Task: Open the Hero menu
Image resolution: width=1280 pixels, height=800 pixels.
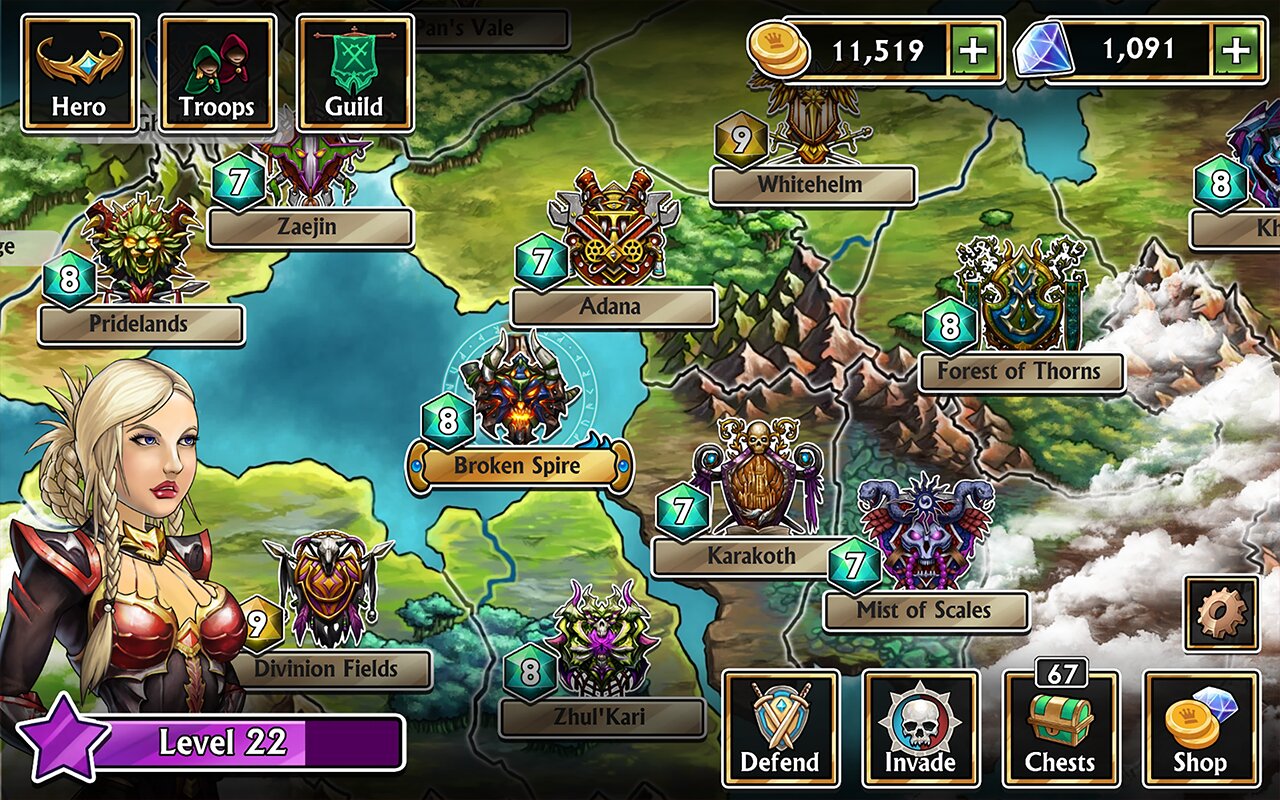Action: pyautogui.click(x=79, y=73)
